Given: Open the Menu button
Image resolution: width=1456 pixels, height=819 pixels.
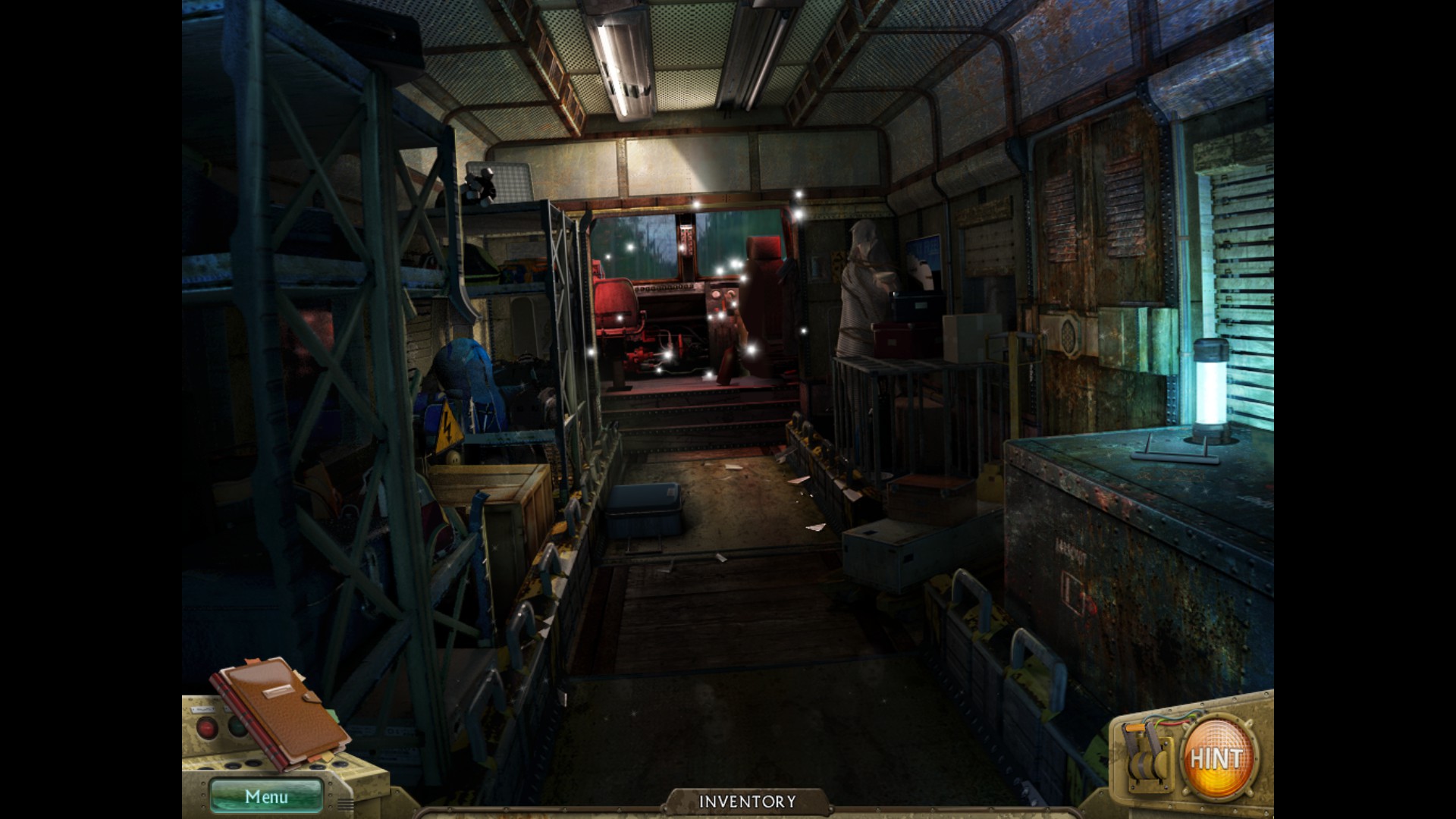Looking at the screenshot, I should [x=266, y=796].
